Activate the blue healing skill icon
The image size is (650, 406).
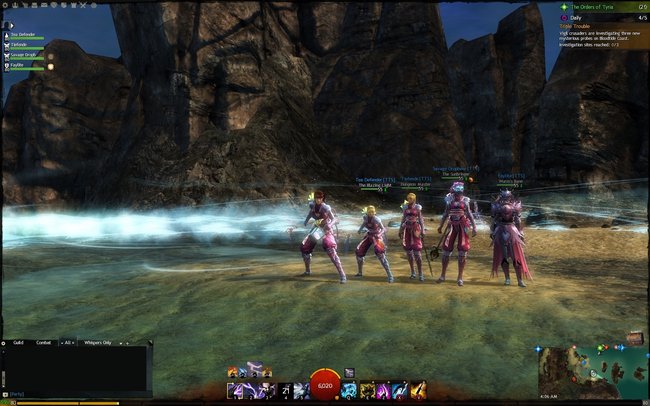(x=348, y=389)
